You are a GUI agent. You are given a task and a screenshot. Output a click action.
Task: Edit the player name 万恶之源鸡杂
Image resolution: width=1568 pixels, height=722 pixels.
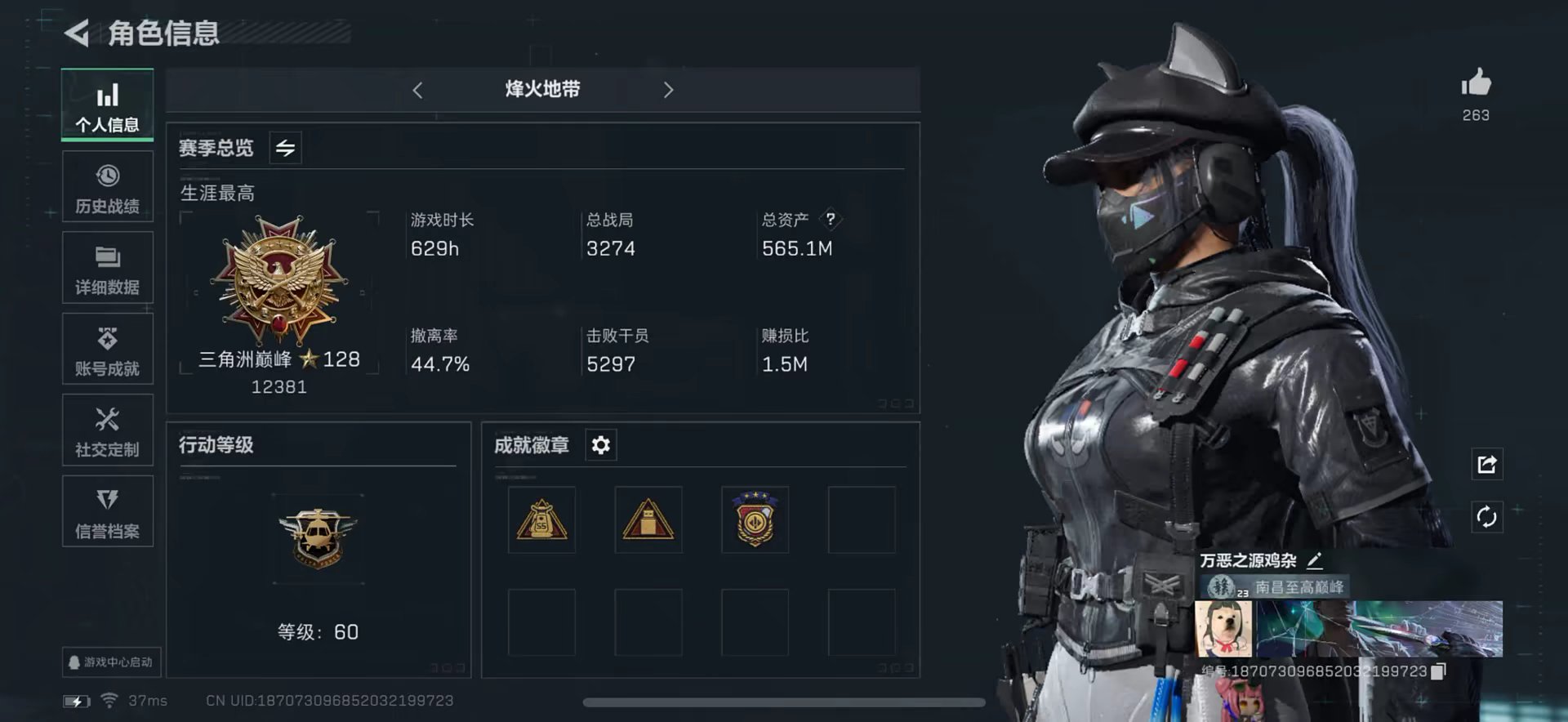coord(1314,560)
